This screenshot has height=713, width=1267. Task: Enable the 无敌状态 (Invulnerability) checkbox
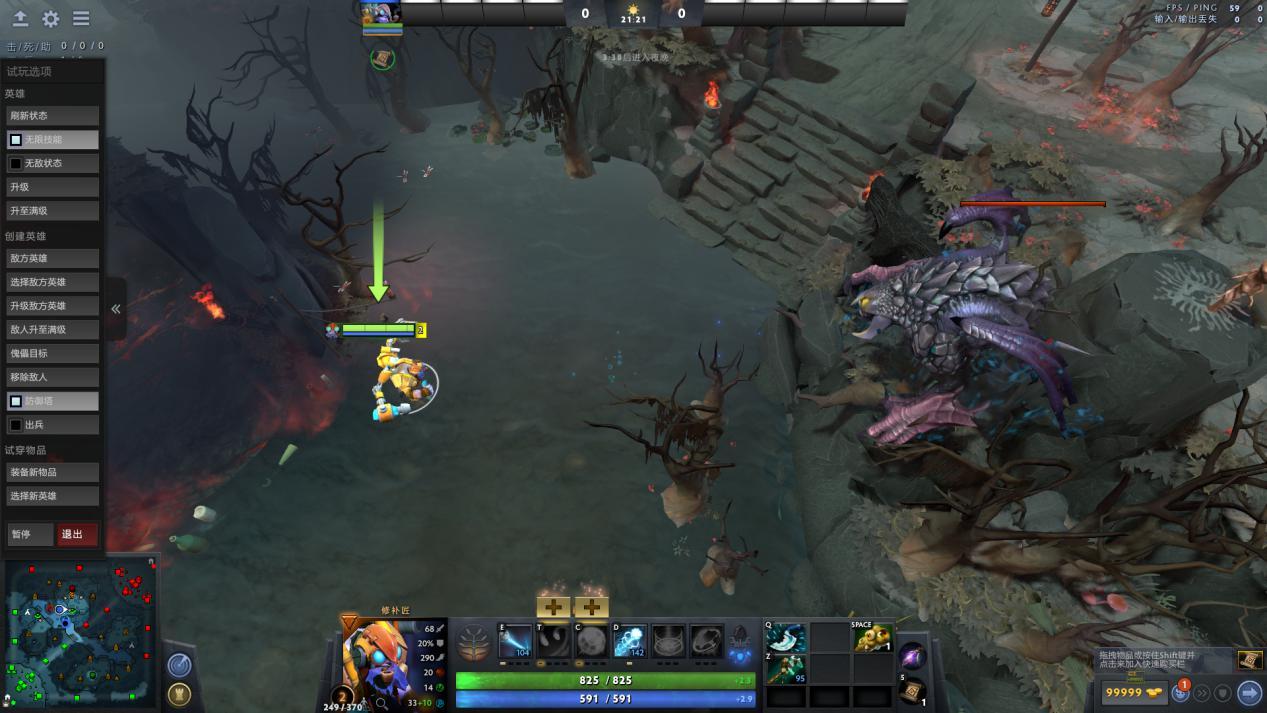[x=16, y=163]
